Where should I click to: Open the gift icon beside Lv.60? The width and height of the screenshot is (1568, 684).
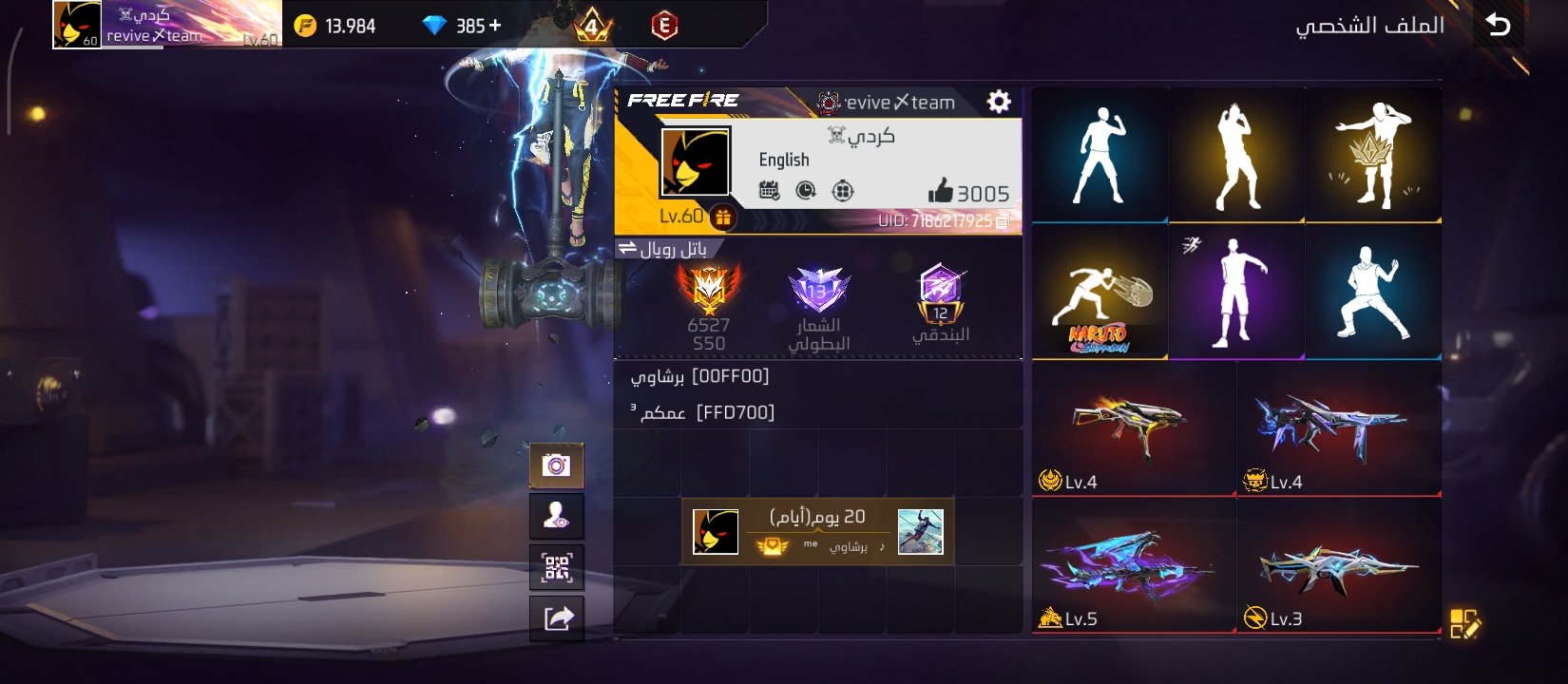tap(723, 218)
